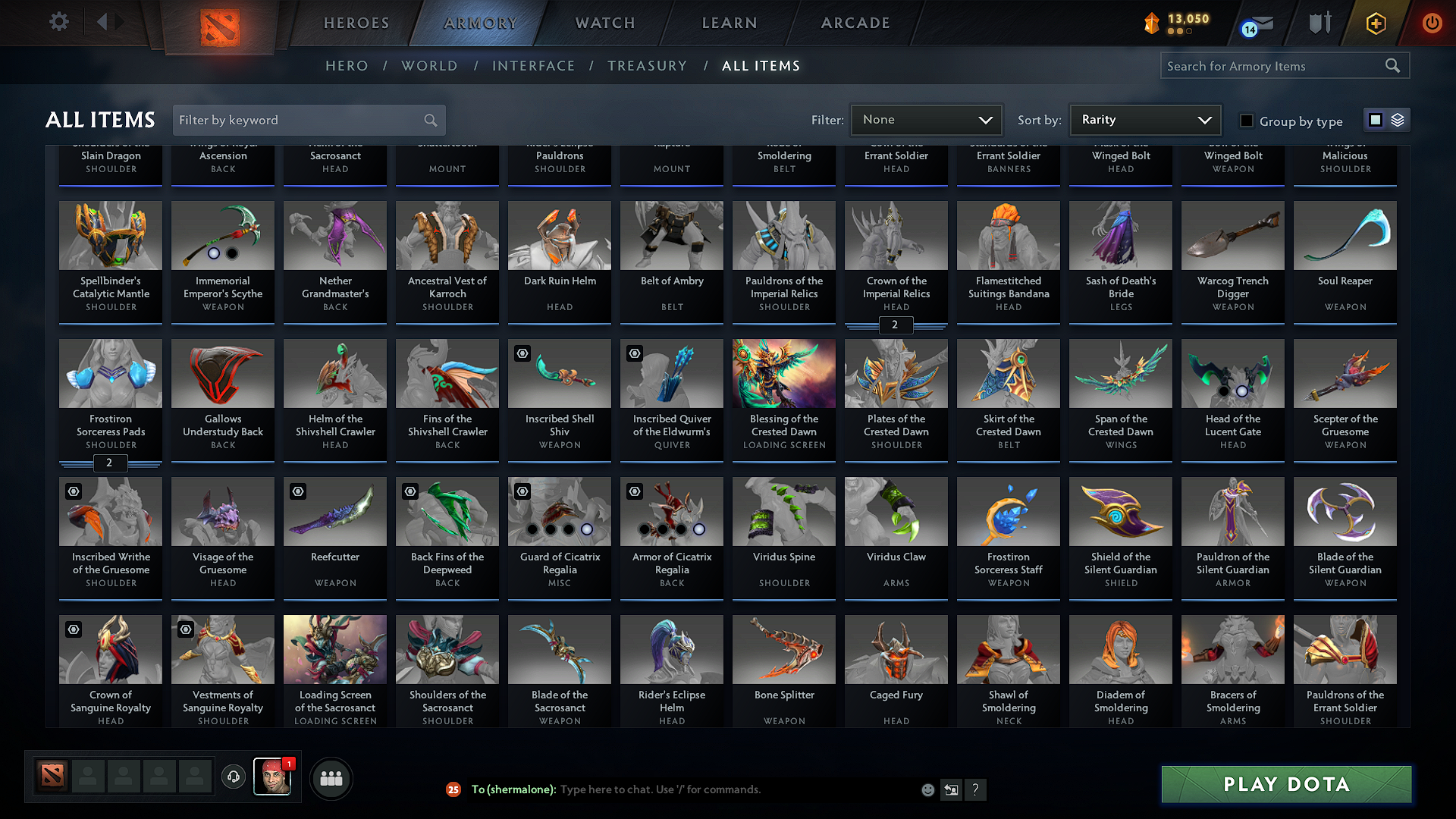1456x819 pixels.
Task: Open the settings gear icon top left
Action: (x=58, y=21)
